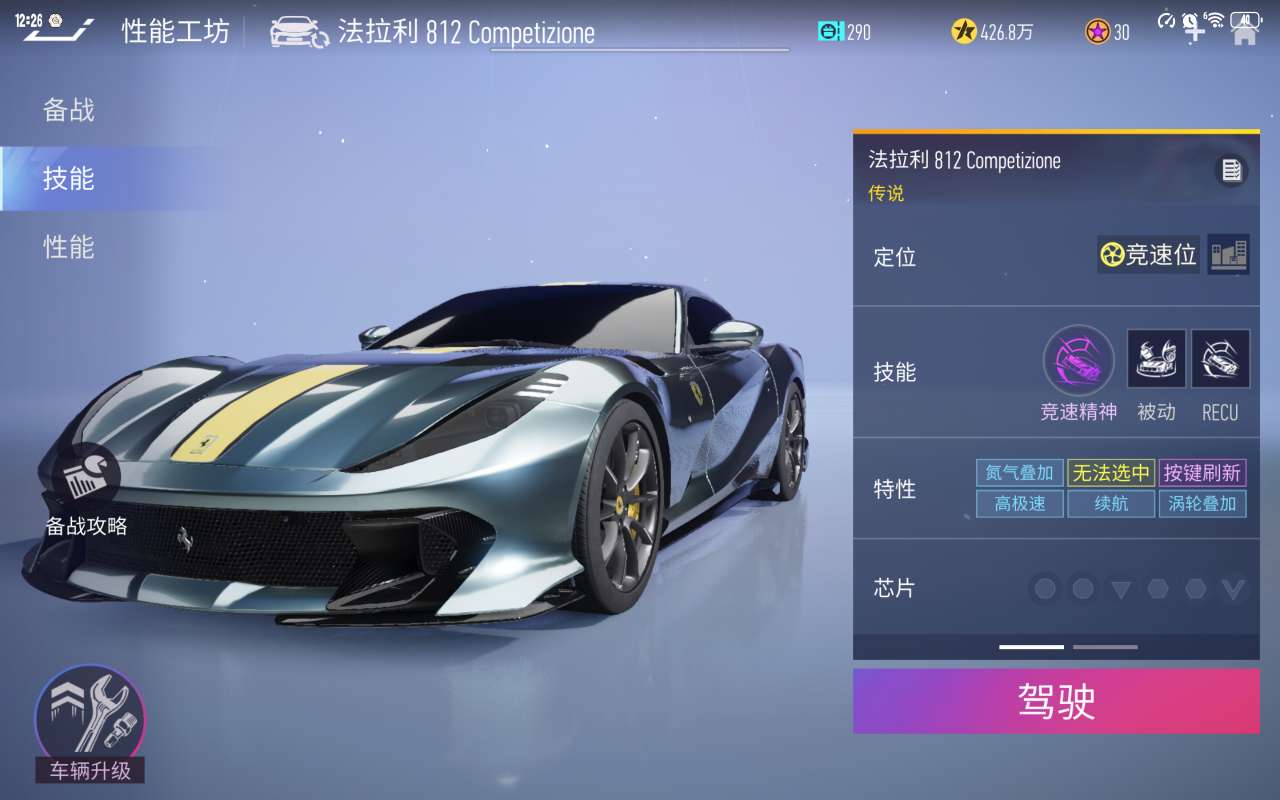
Task: Inspect the 按键刷新 trait tag
Action: coord(1202,473)
